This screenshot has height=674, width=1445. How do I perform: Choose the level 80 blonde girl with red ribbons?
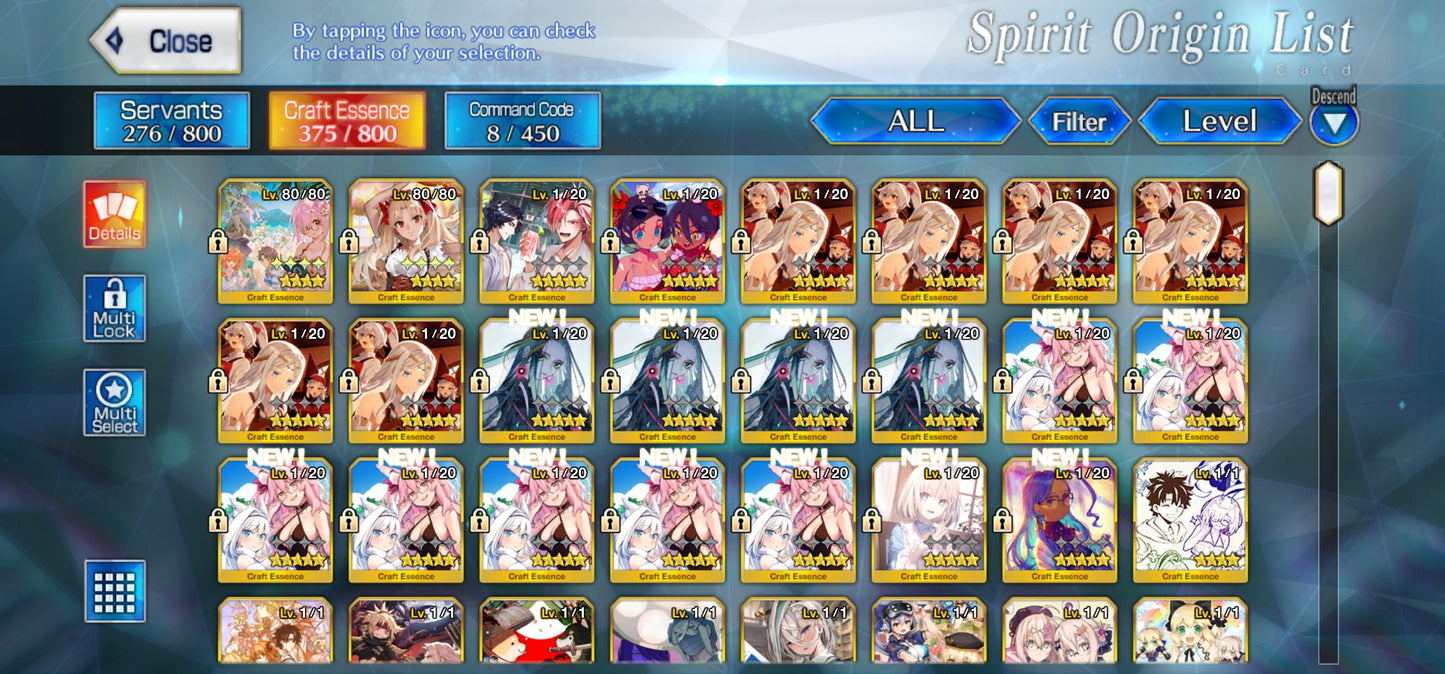(x=406, y=240)
